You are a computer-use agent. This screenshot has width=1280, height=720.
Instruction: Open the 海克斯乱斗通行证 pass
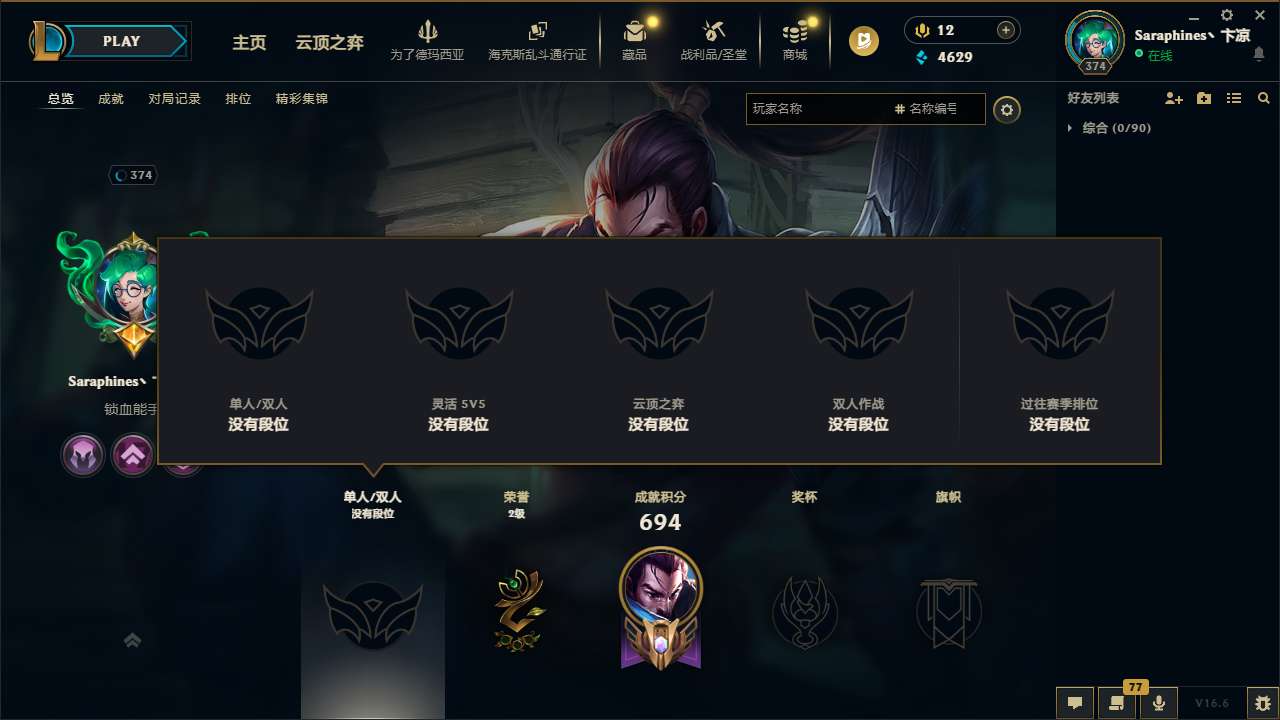click(x=537, y=40)
